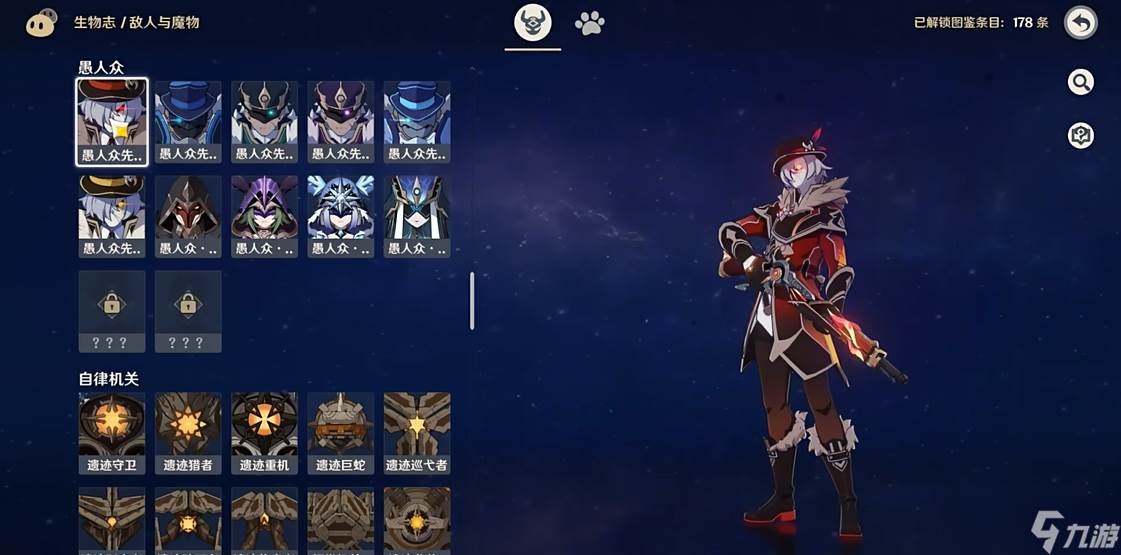Select the 遗迹猎者 Ruin Hunter entry
This screenshot has height=555, width=1121.
(x=188, y=432)
